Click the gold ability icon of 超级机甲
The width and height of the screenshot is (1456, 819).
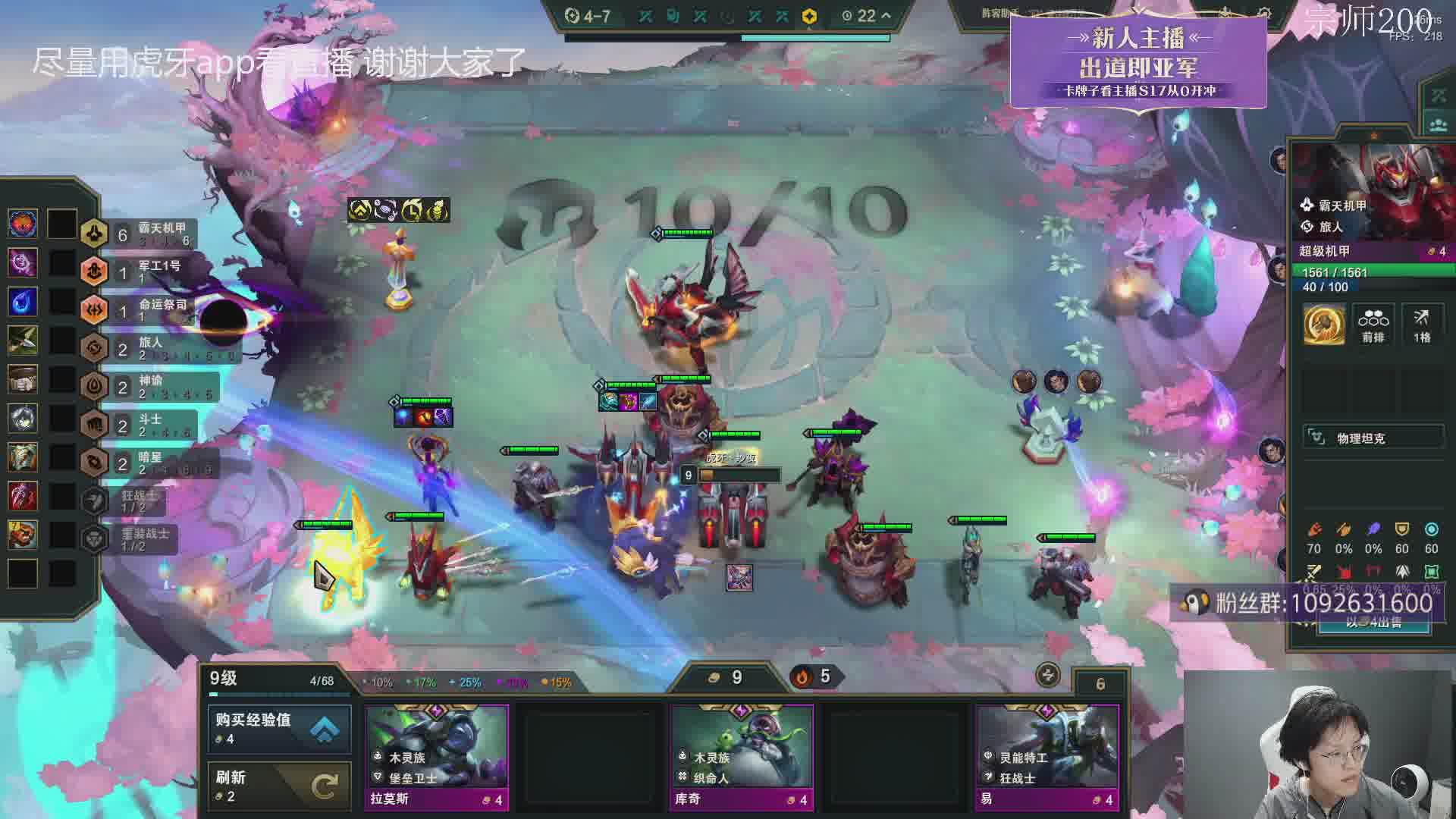[x=1324, y=324]
